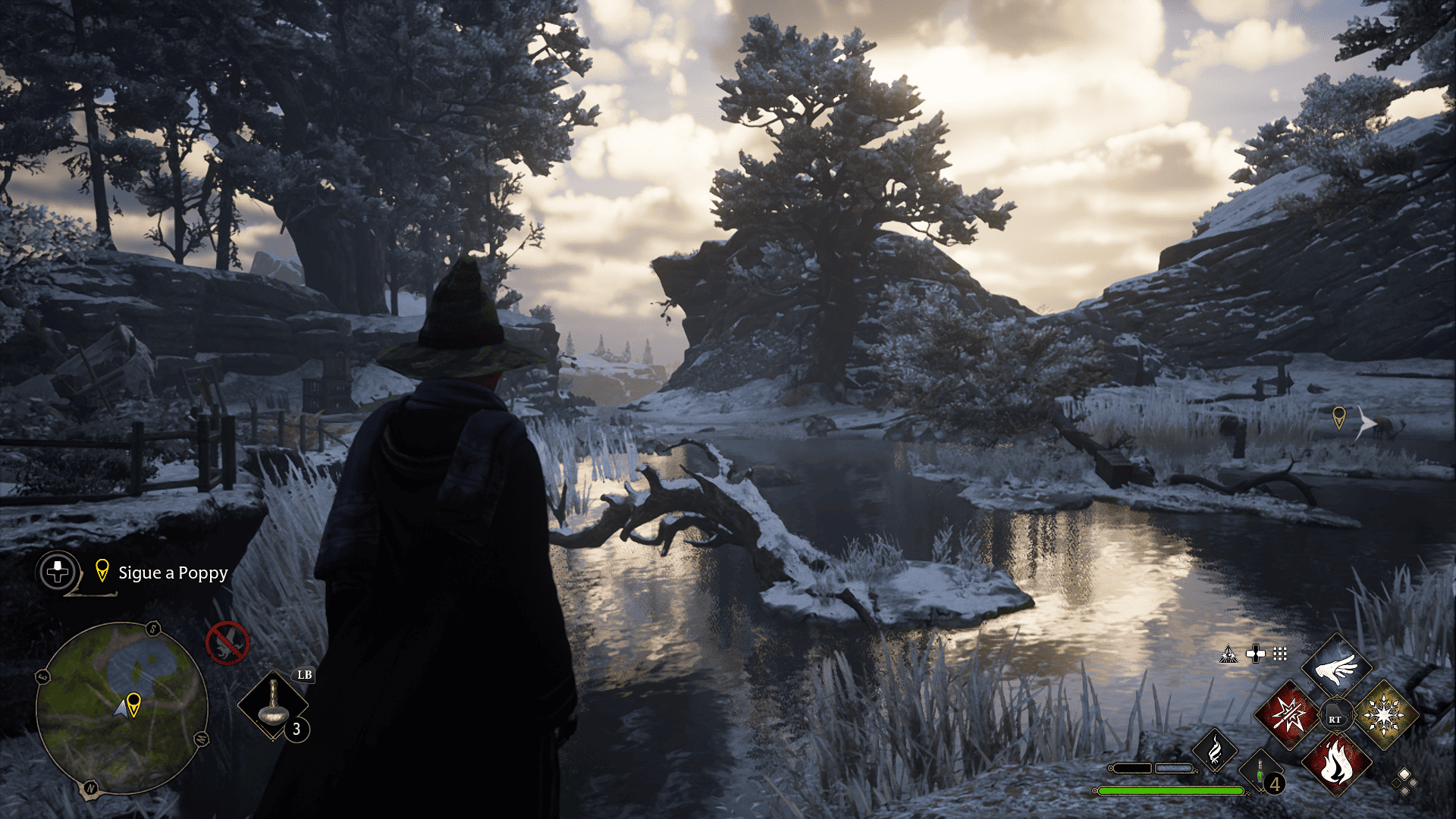Click the yellow waypoint marker in the scene
Image resolution: width=1456 pixels, height=819 pixels.
click(x=1339, y=417)
